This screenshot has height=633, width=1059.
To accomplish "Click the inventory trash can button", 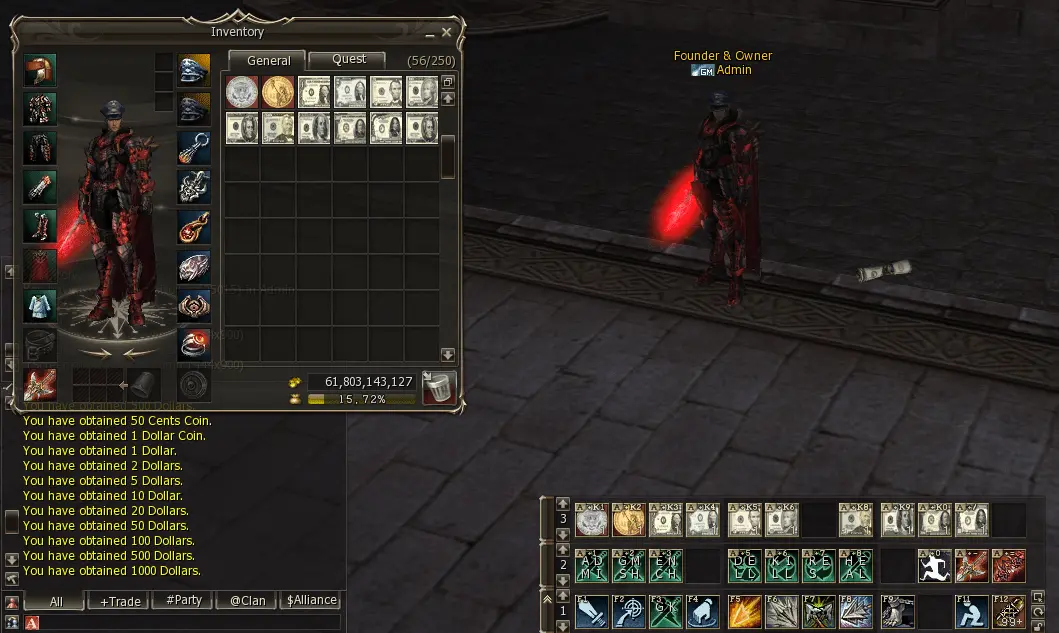I will click(439, 386).
